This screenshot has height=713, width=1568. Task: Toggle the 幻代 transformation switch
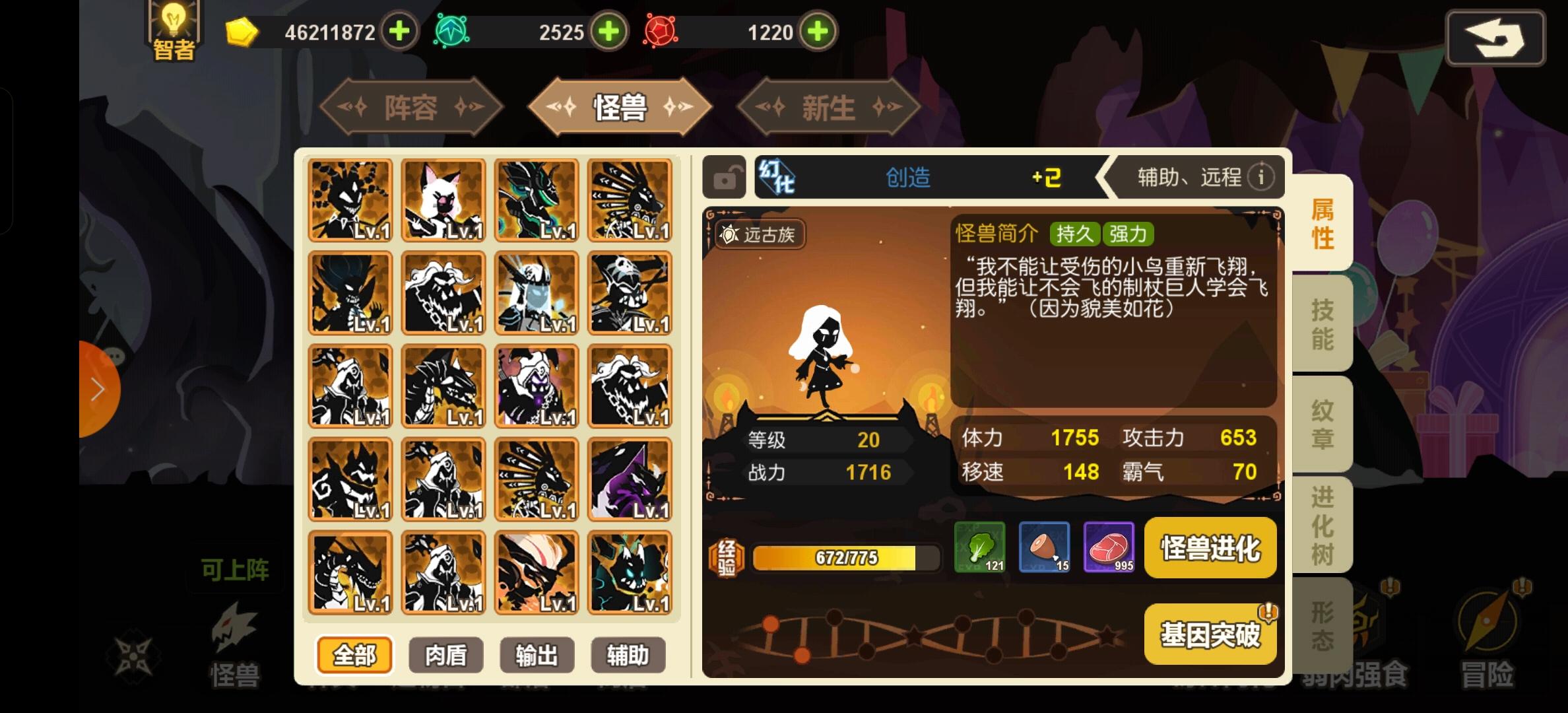point(779,176)
